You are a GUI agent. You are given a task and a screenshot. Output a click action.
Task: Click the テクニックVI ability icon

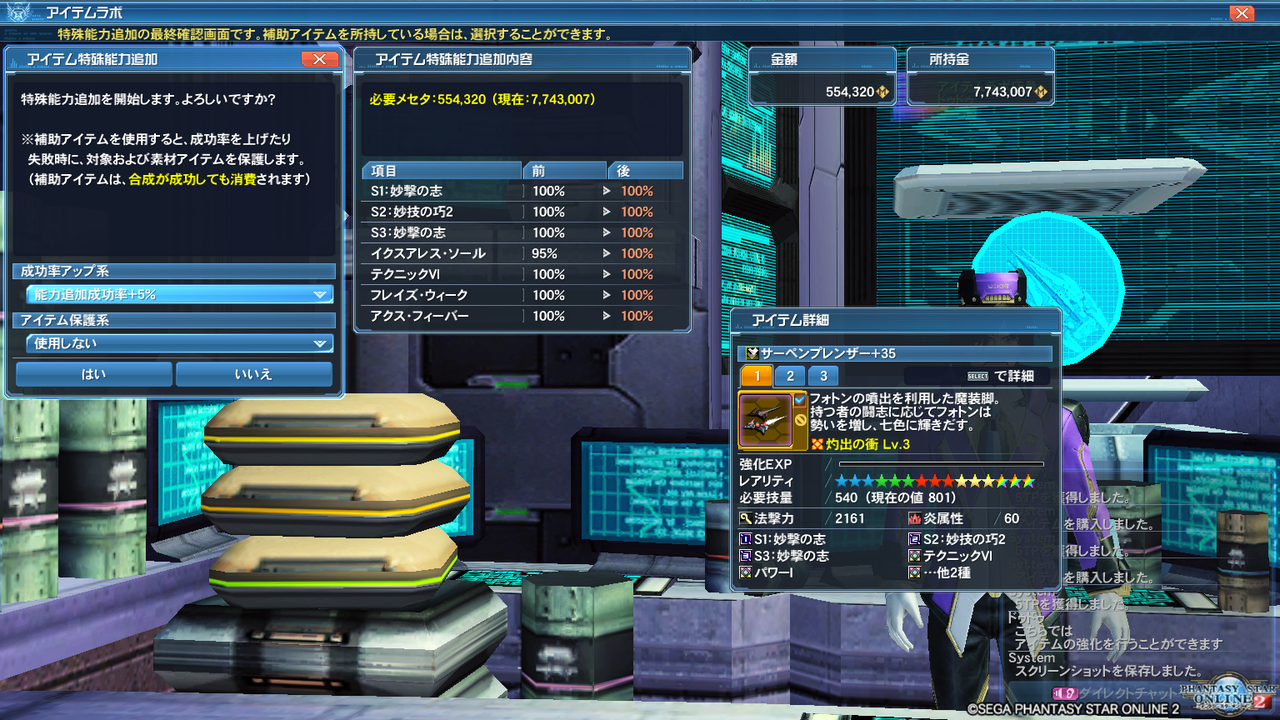913,556
